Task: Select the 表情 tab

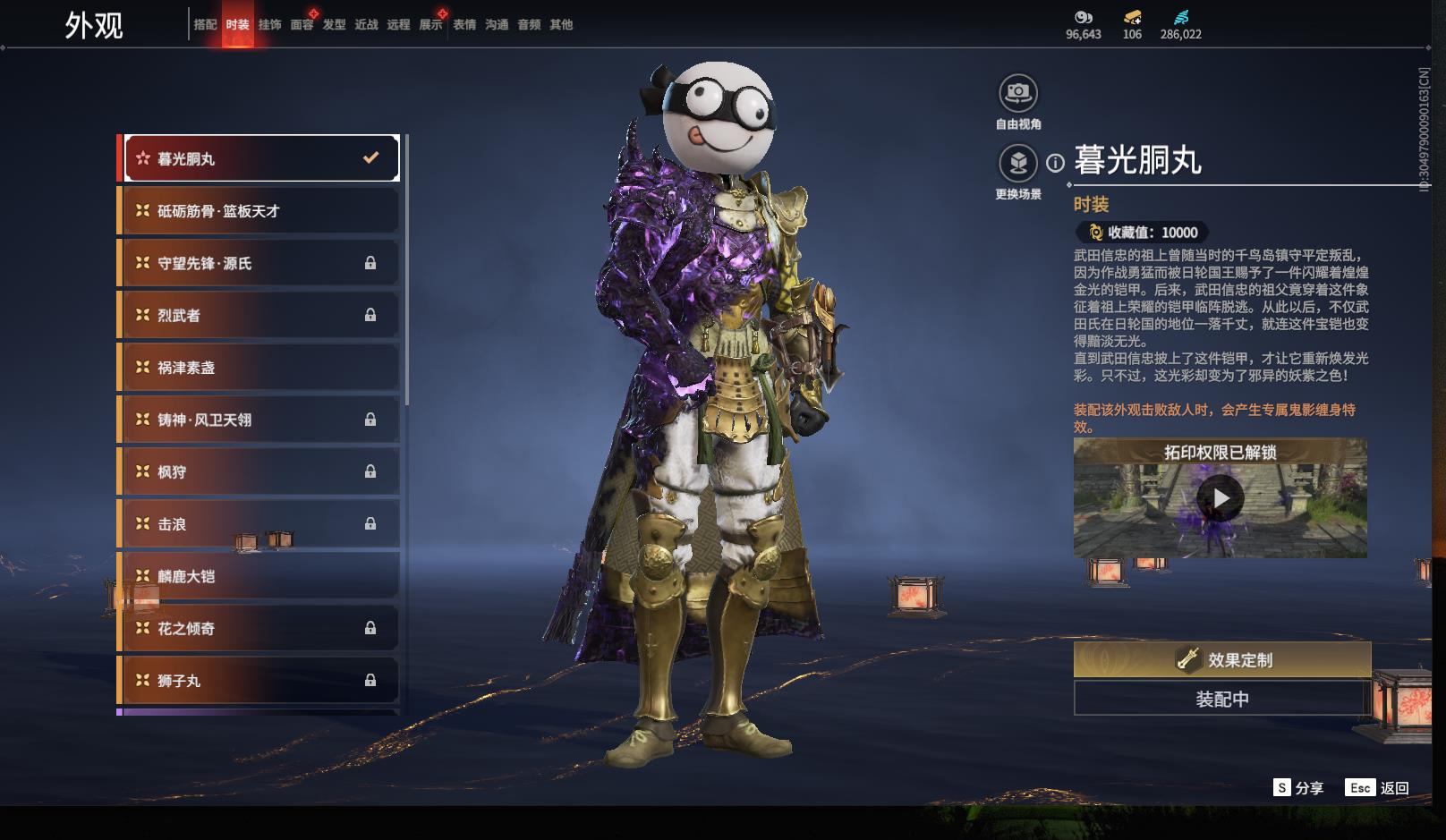Action: (464, 25)
